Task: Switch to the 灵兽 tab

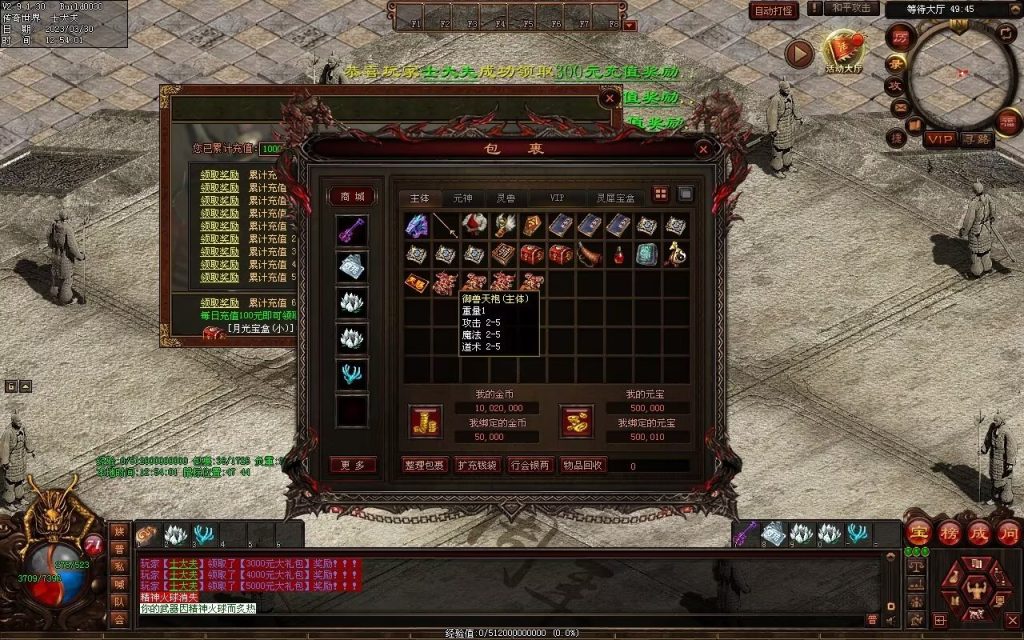Action: click(507, 198)
